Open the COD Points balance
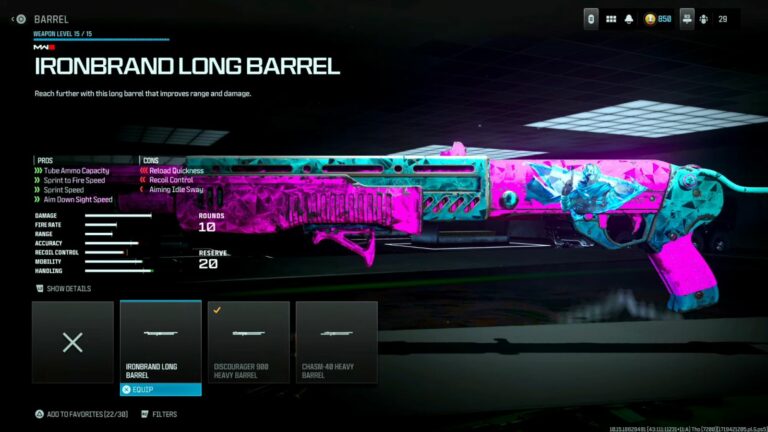This screenshot has height=432, width=768. point(657,19)
